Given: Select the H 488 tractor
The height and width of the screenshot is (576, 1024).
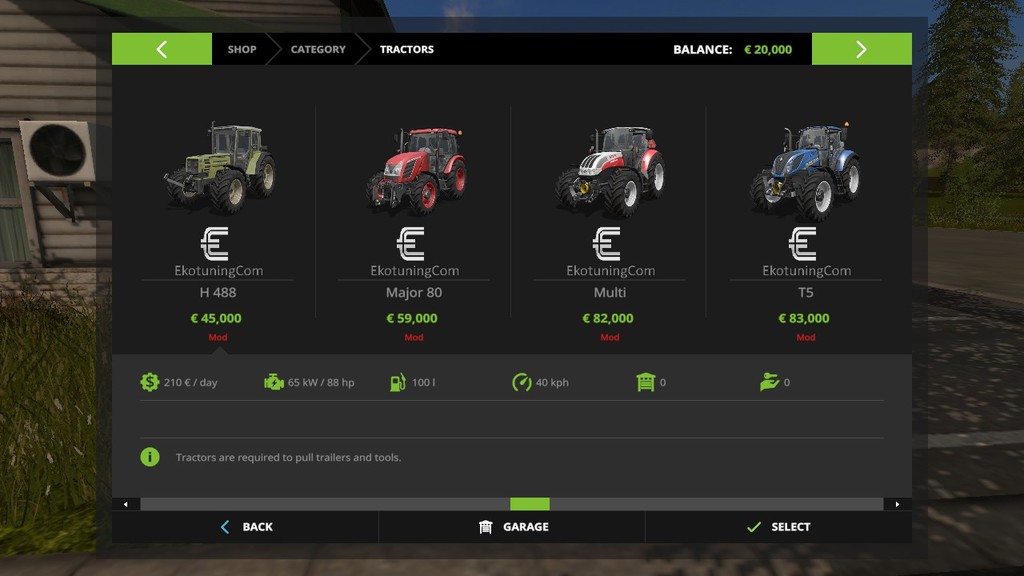Looking at the screenshot, I should [217, 170].
